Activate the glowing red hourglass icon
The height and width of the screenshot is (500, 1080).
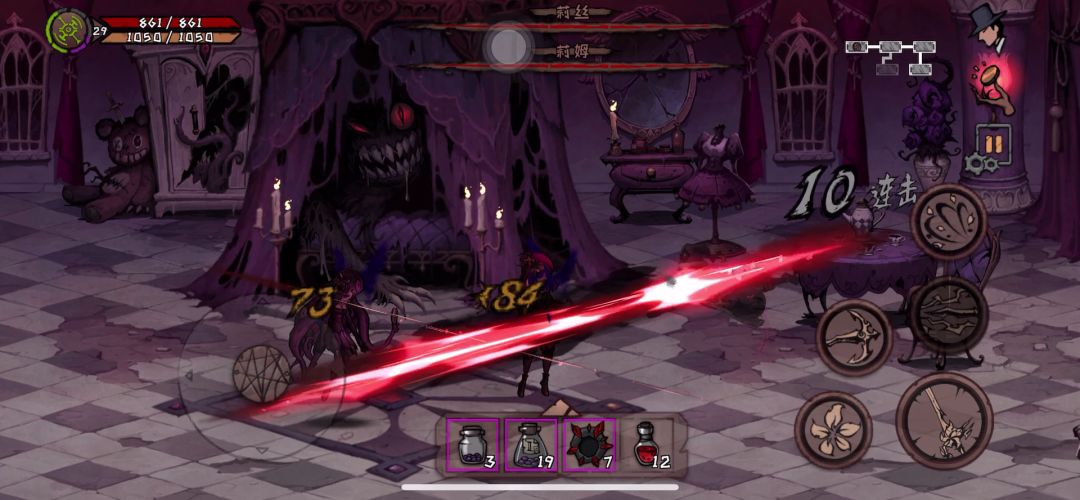[x=993, y=87]
